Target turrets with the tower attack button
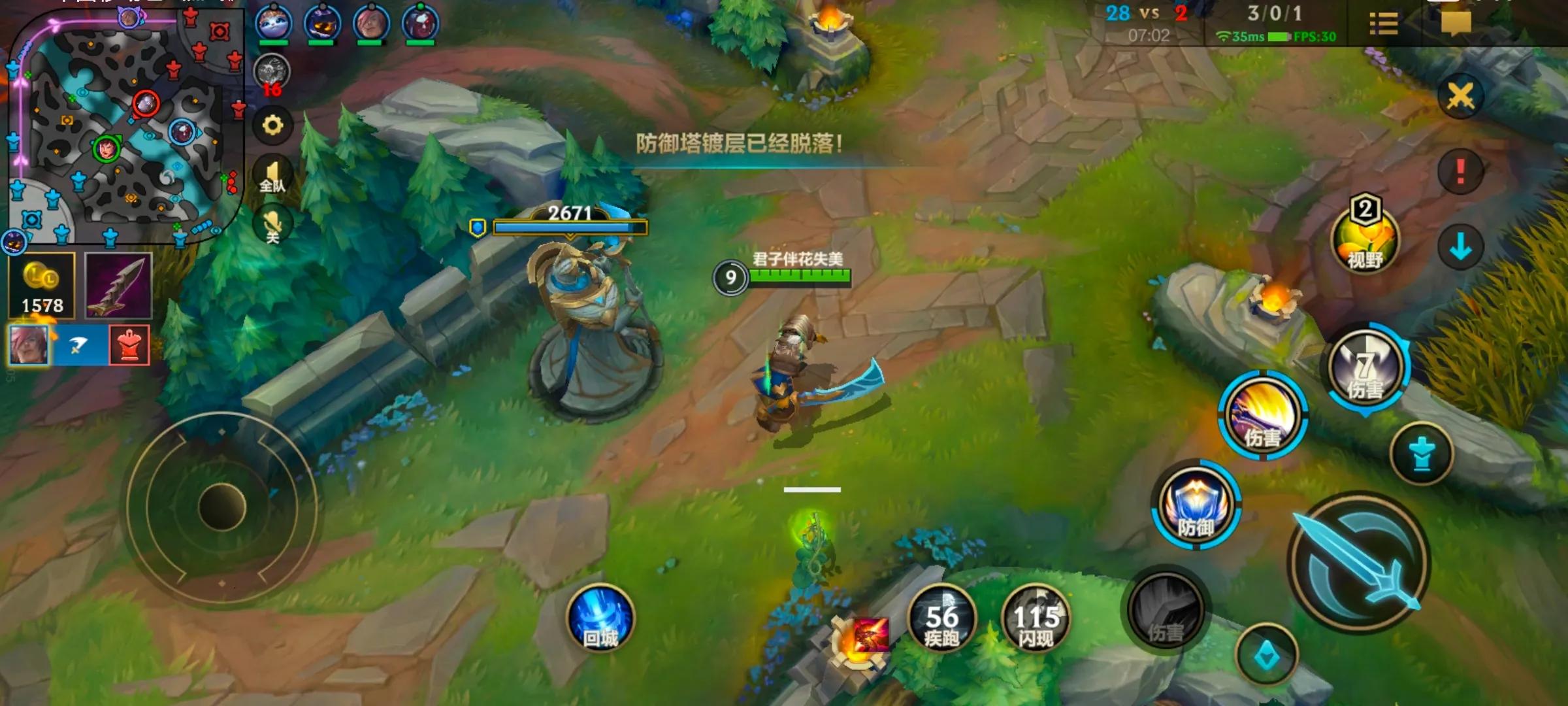 (x=1422, y=454)
